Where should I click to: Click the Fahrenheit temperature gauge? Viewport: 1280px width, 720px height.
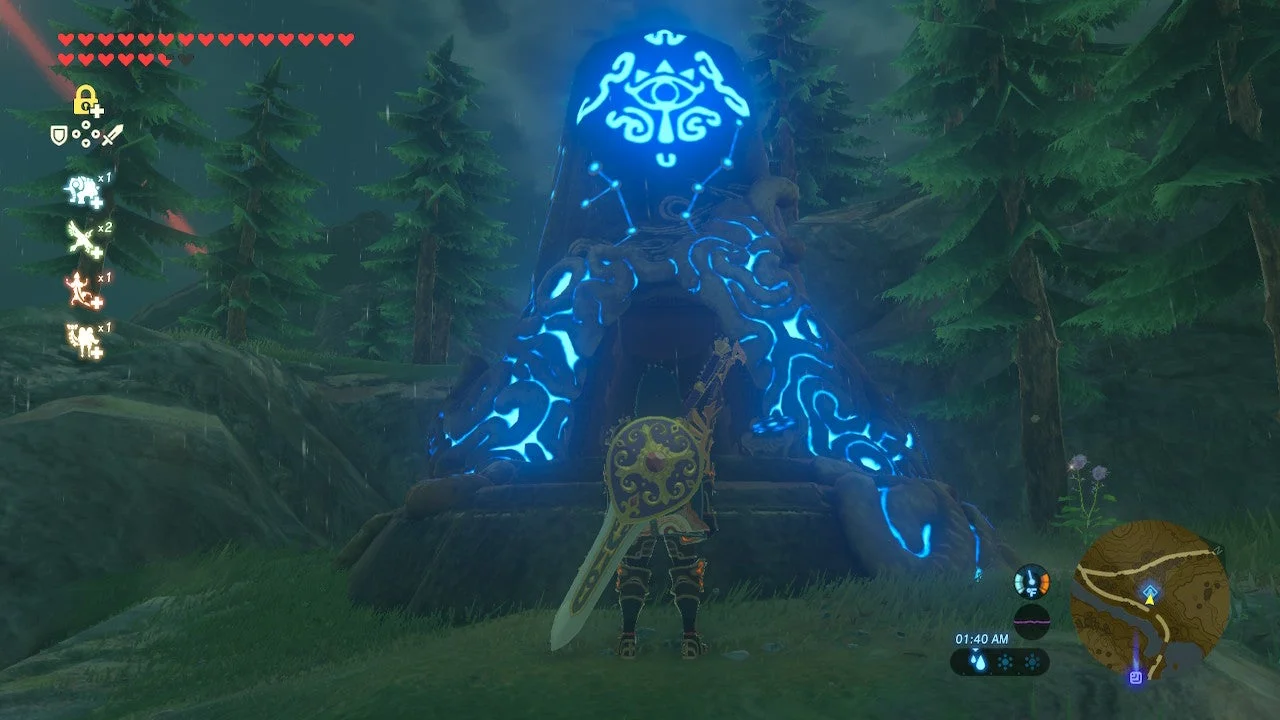(1032, 583)
